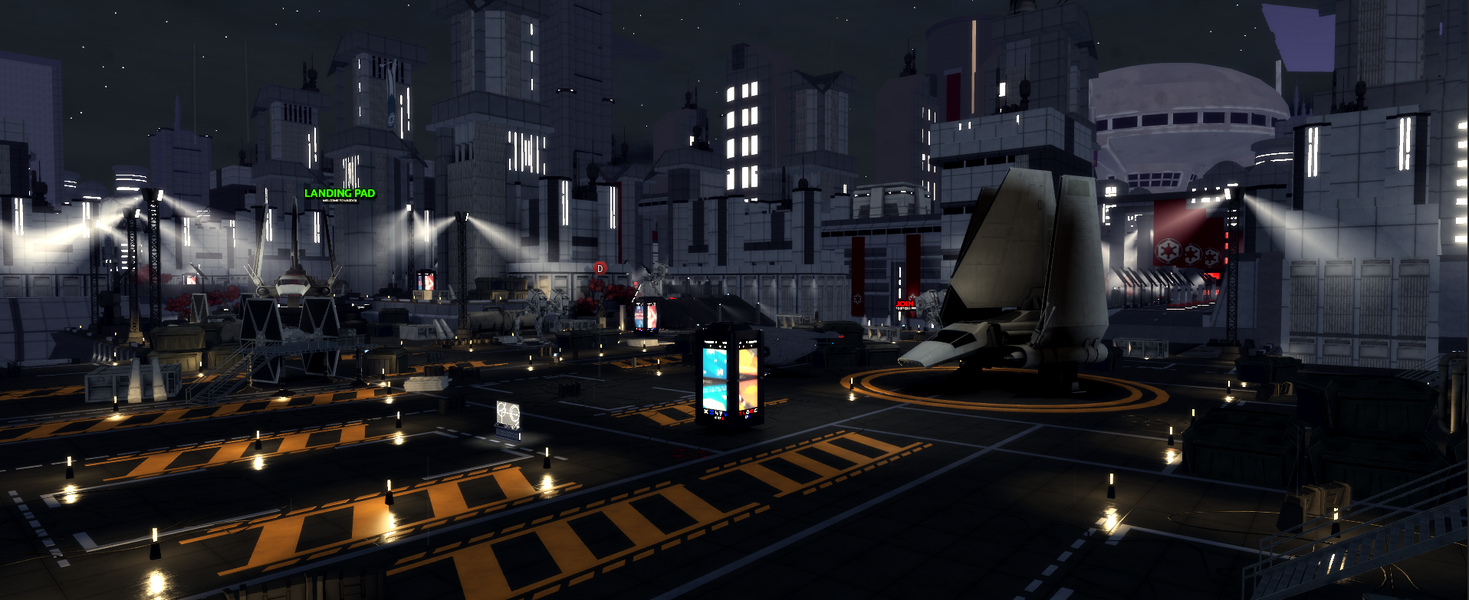Image resolution: width=1469 pixels, height=600 pixels.
Task: Click the red D objective marker
Action: point(600,268)
